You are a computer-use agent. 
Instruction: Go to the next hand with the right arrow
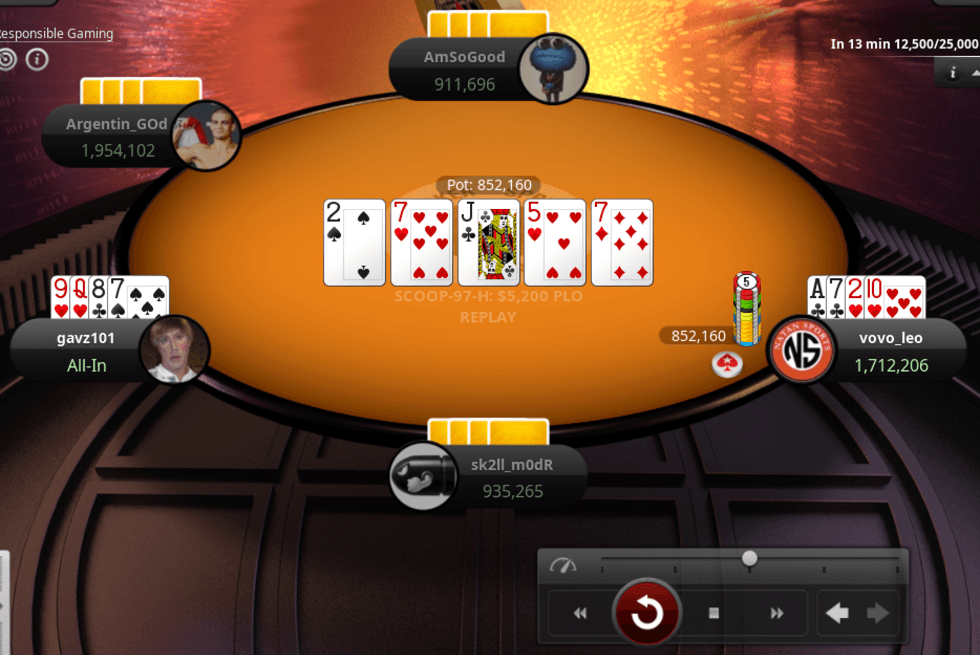coord(877,613)
